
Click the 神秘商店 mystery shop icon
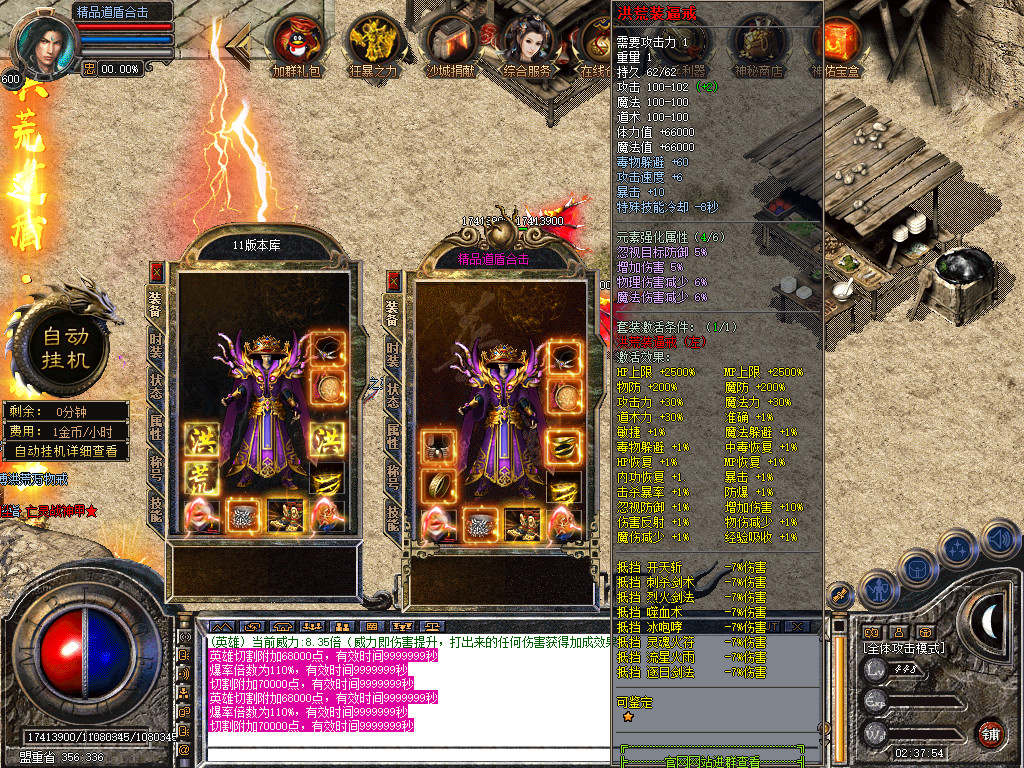click(758, 42)
